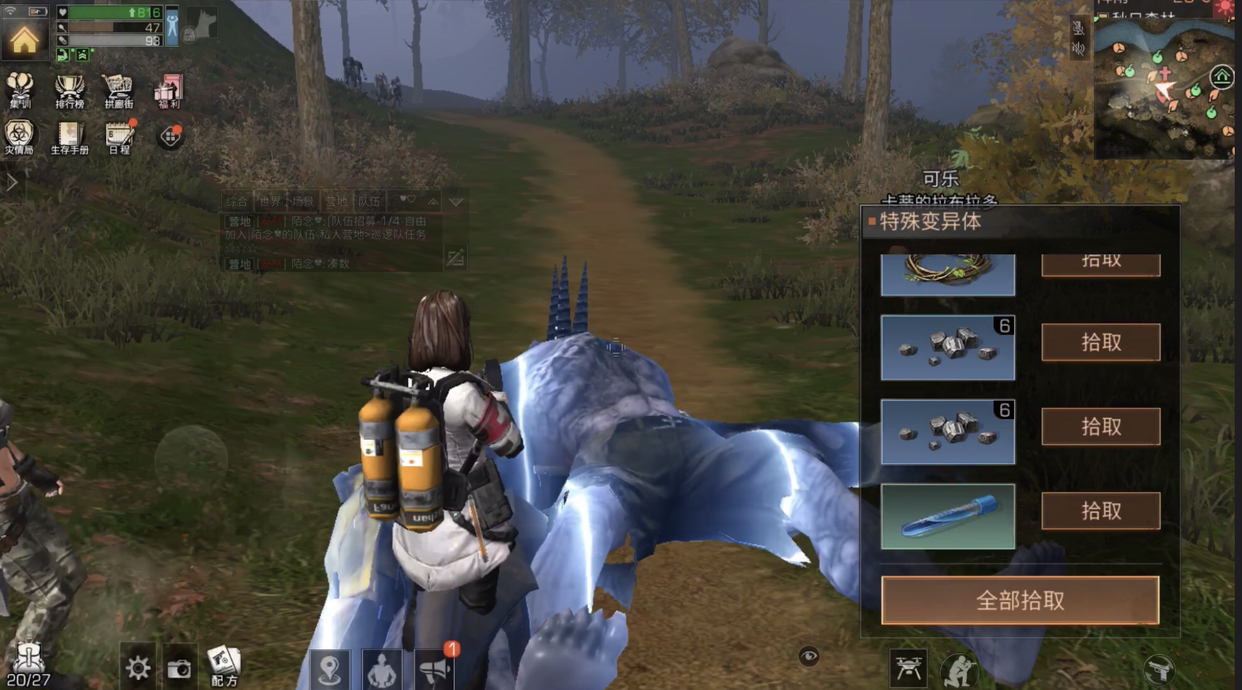Viewport: 1242px width, 690px height.
Task: Activate the drone icon
Action: tap(909, 668)
